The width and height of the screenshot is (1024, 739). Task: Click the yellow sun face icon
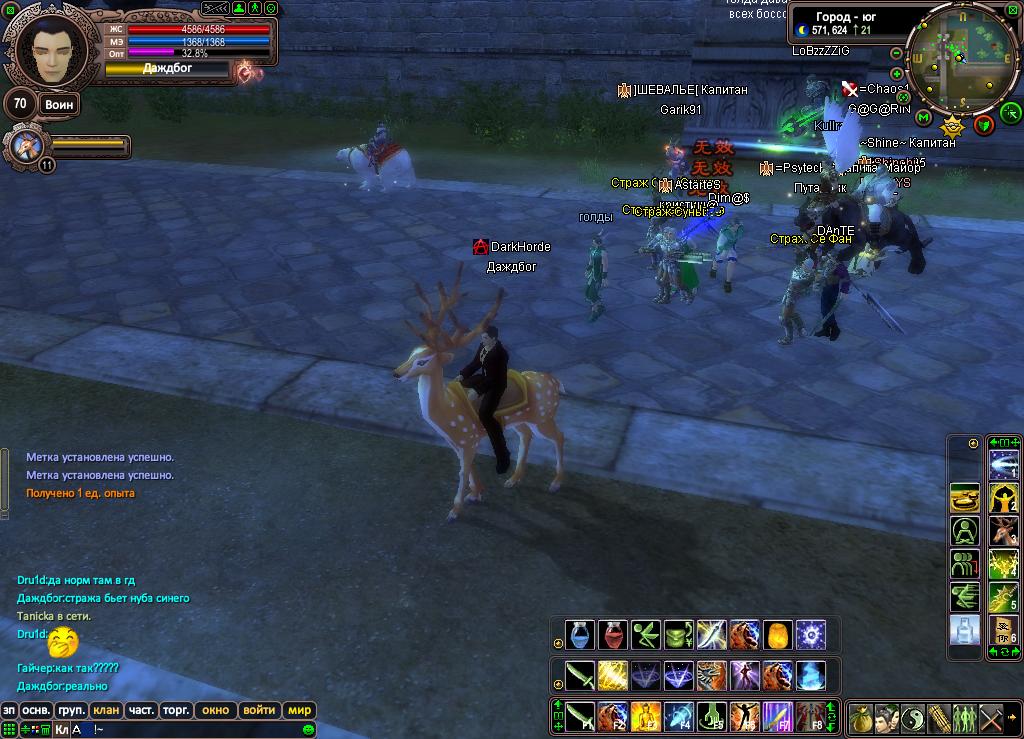coord(952,127)
